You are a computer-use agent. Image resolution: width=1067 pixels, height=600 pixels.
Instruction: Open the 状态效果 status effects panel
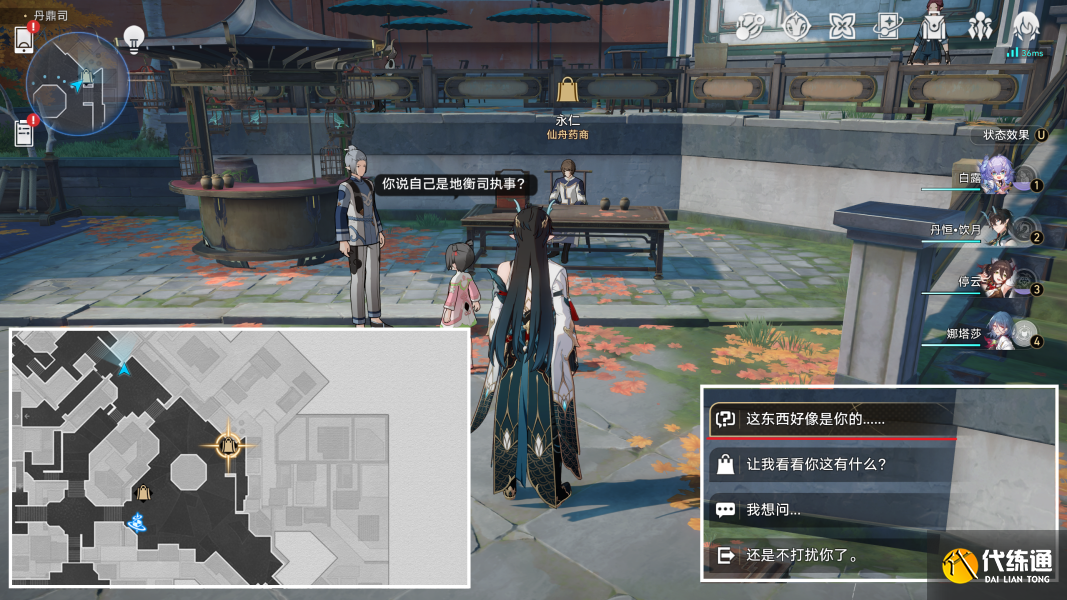[x=1010, y=134]
